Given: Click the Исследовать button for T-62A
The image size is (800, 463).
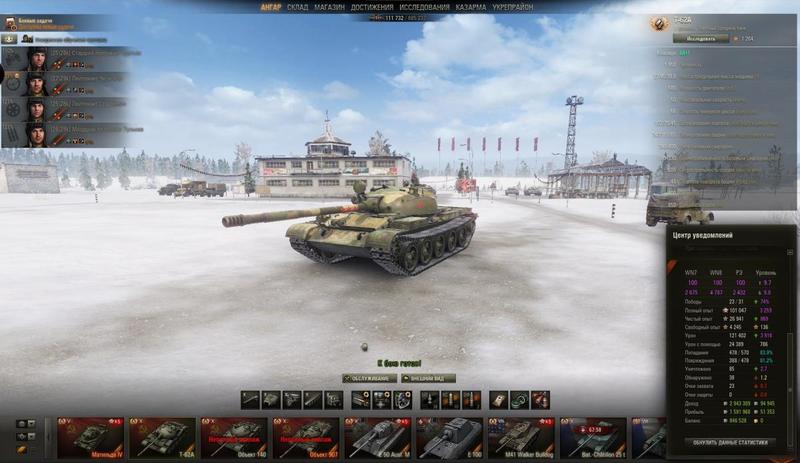Looking at the screenshot, I should (x=701, y=38).
